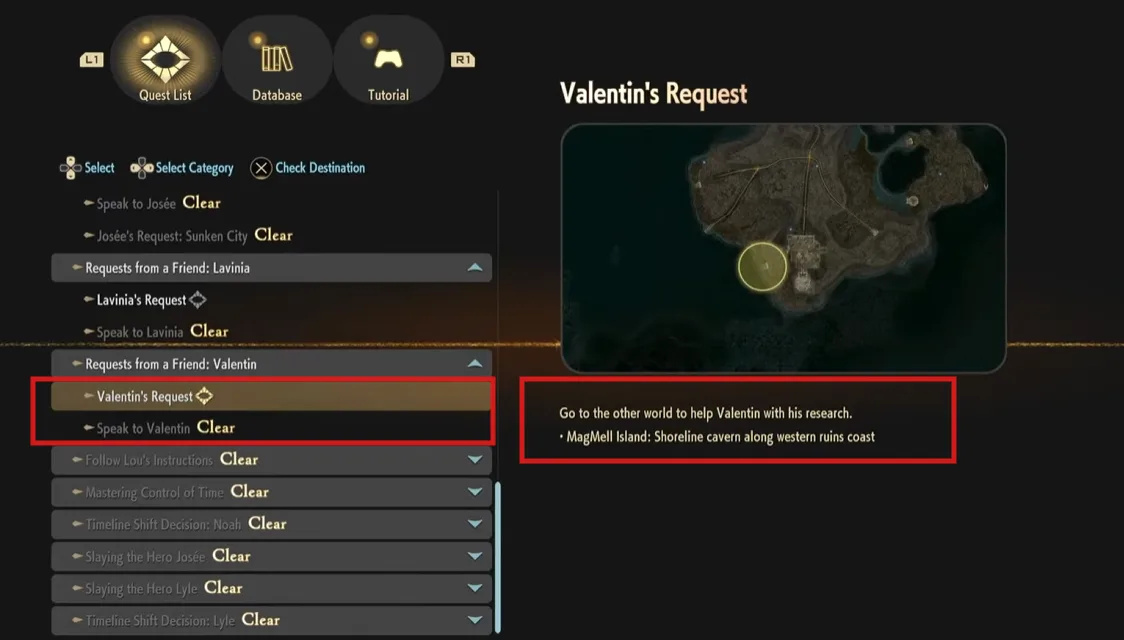This screenshot has width=1124, height=640.
Task: Expand Timeline Shift Decision: Lyle category
Action: 475,620
